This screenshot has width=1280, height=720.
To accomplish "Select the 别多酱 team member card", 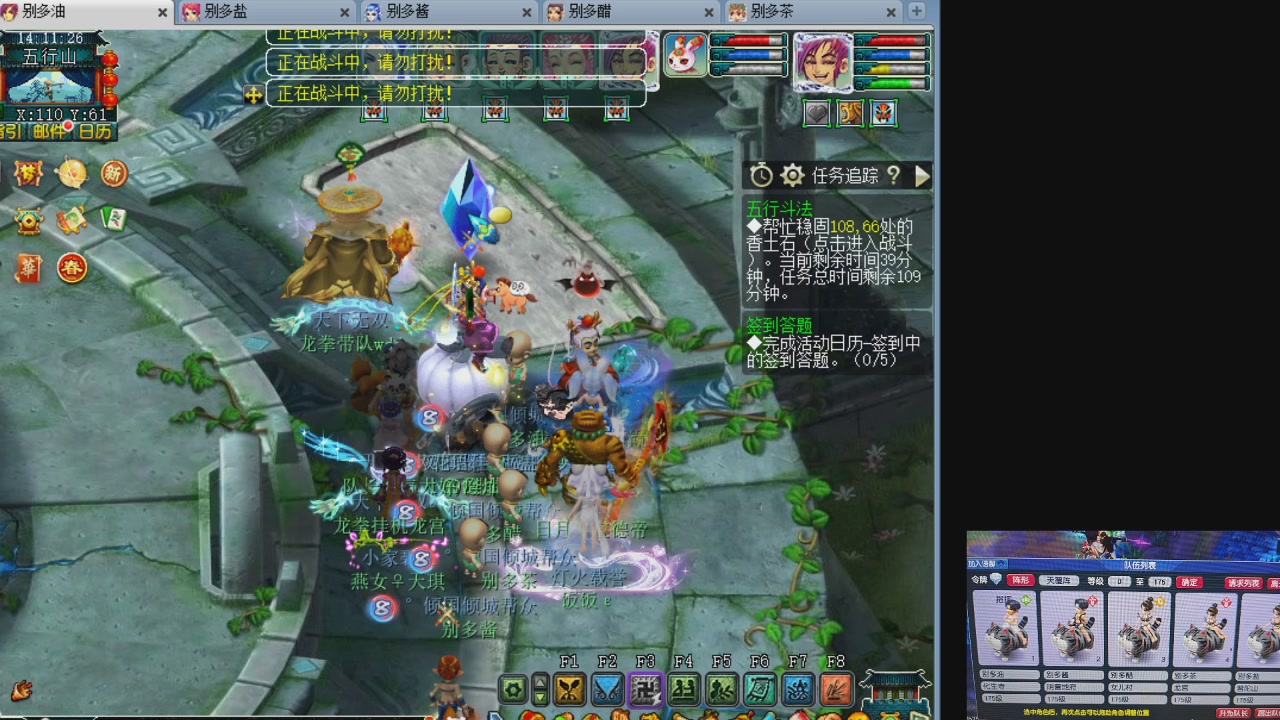I will (1071, 630).
